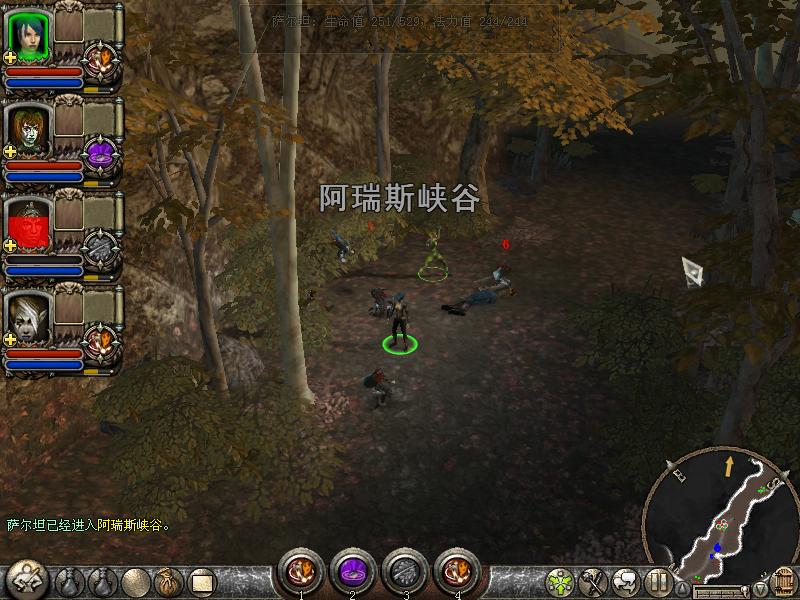
Task: Select the red-tinted fallen party member portrait
Action: point(27,223)
